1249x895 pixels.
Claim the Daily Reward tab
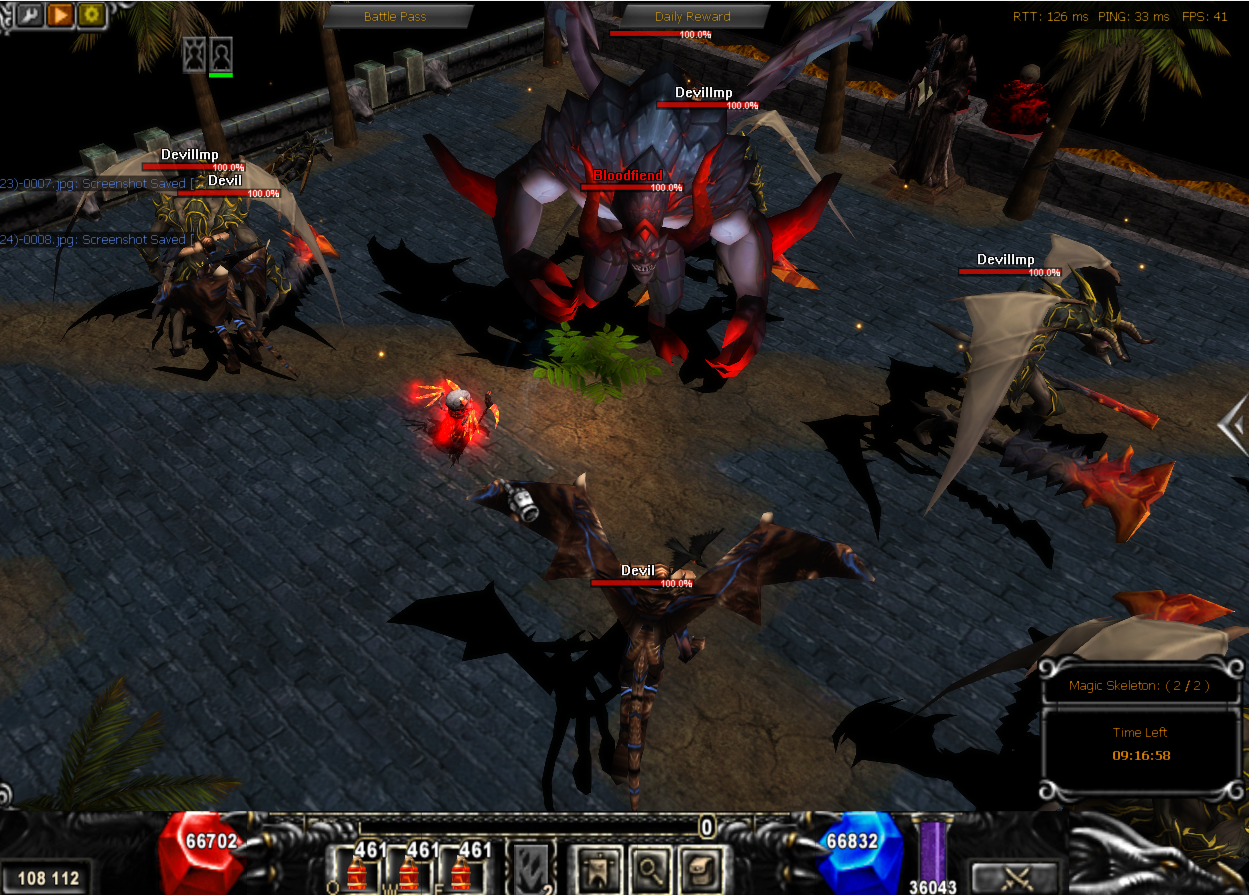[x=692, y=17]
